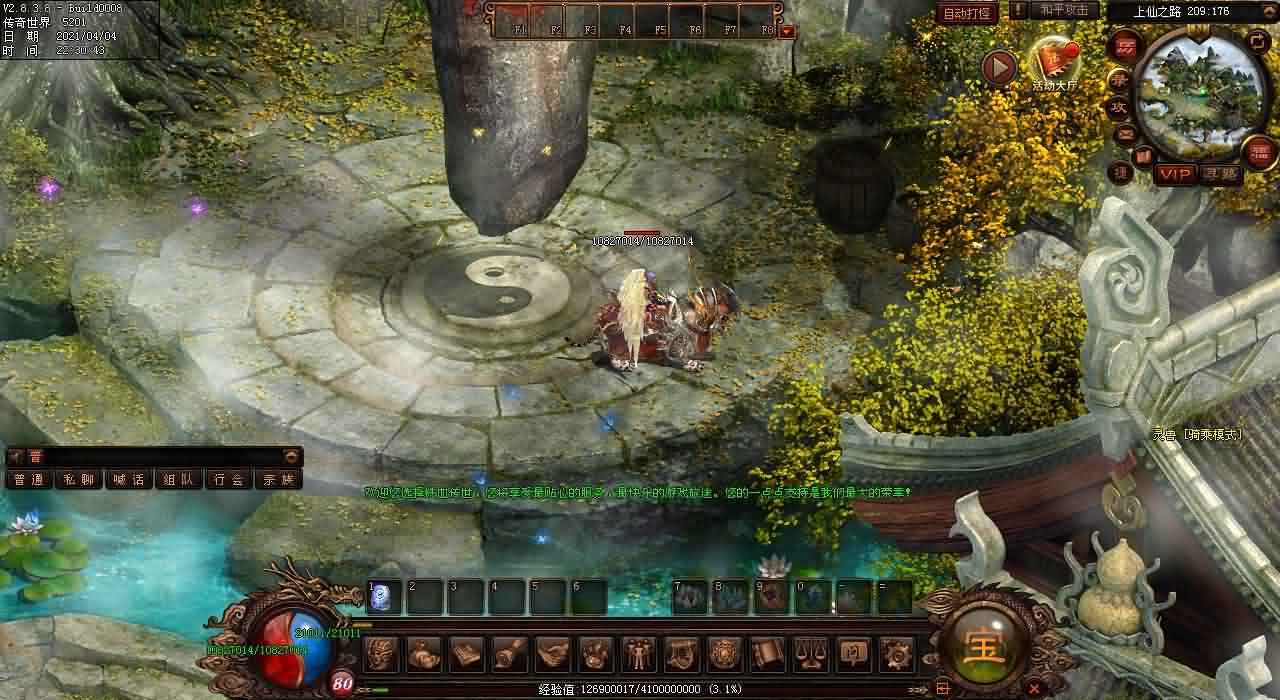The width and height of the screenshot is (1280, 700).
Task: Open the balance scales icon in menu bar
Action: [810, 654]
